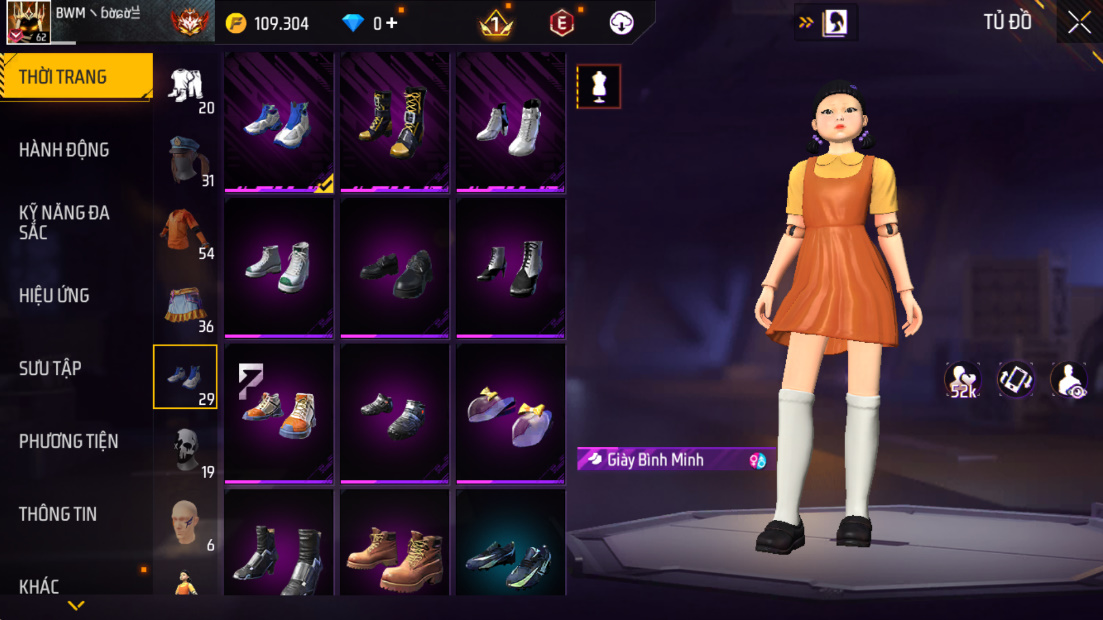Toggle the character visibility eye icon

tap(1069, 380)
